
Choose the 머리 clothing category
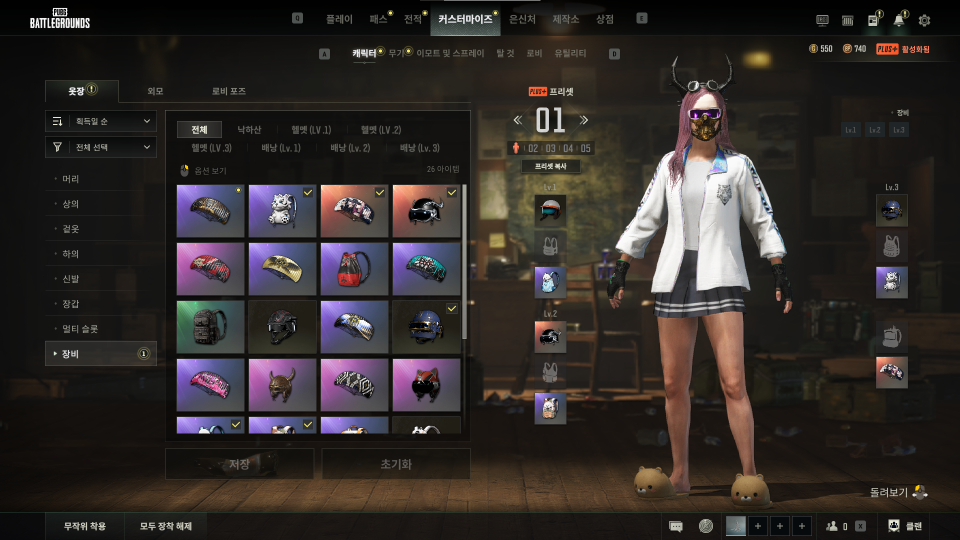click(x=71, y=179)
